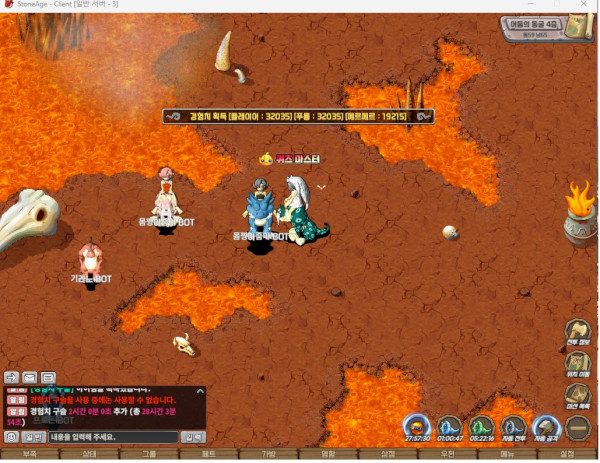Open the 상점 shop menu

point(388,454)
